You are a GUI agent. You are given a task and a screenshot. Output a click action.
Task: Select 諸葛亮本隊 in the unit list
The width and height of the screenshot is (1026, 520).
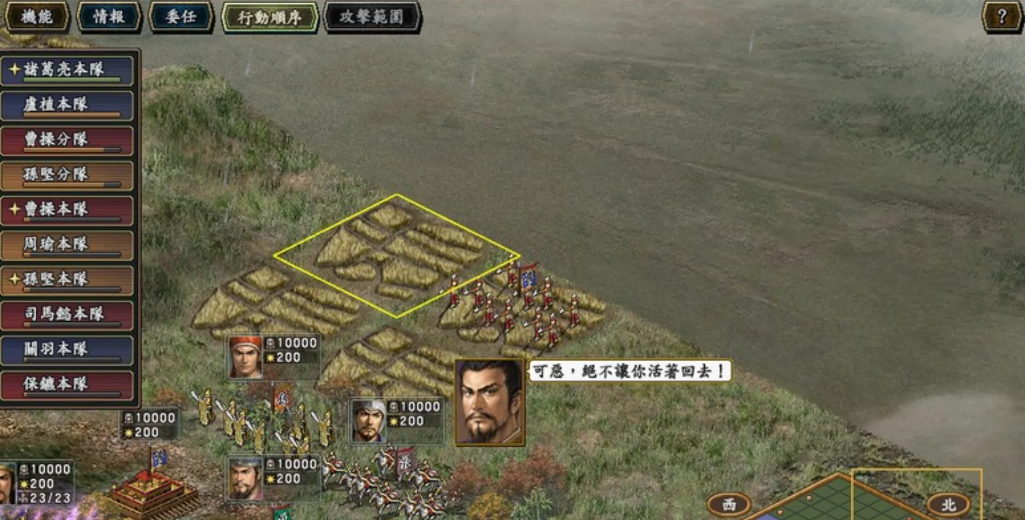click(x=68, y=71)
